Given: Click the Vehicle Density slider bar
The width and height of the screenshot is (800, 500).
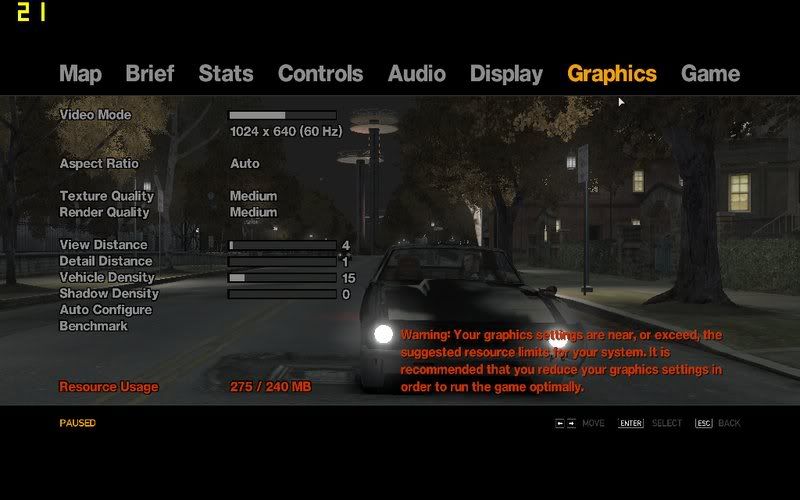Looking at the screenshot, I should point(282,278).
